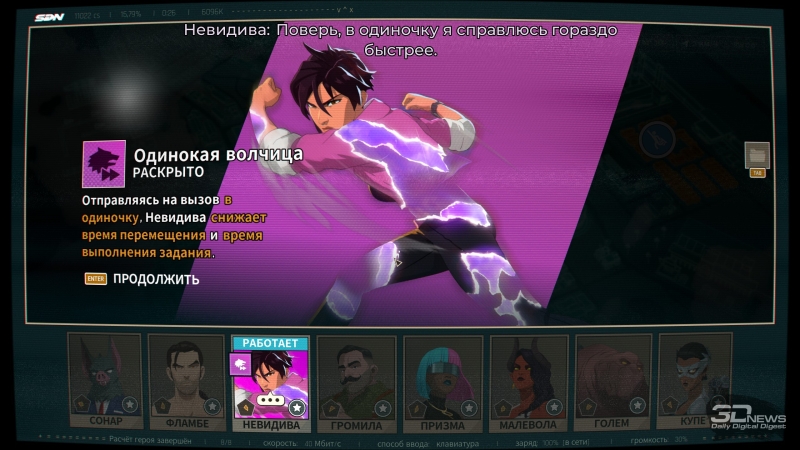Continue past the Одинокая волчица reveal
The height and width of the screenshot is (450, 800).
click(155, 279)
